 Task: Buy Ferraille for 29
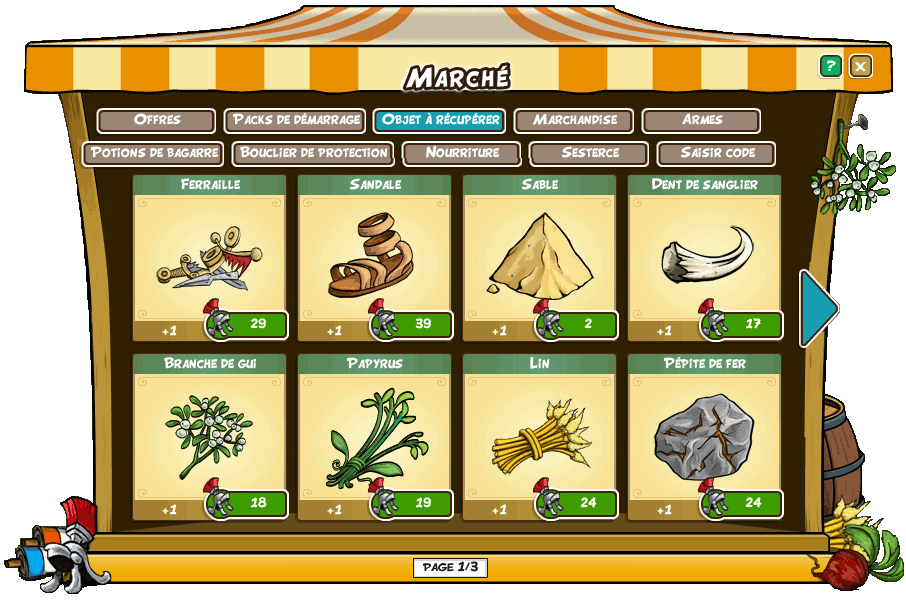(248, 324)
